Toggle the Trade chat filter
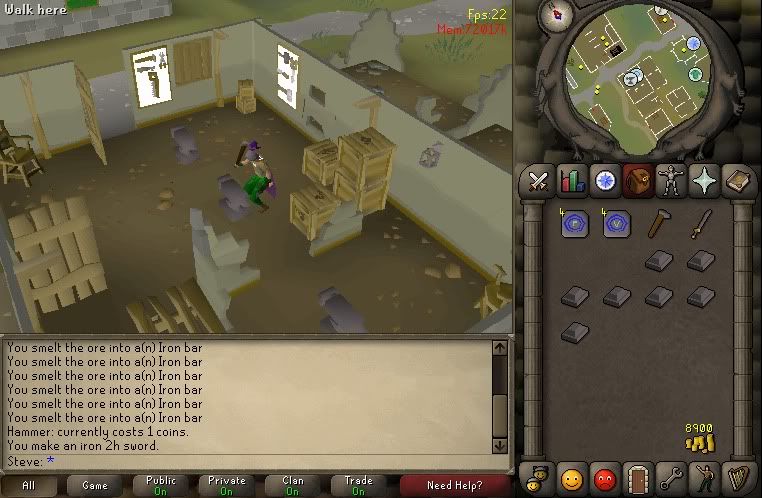The height and width of the screenshot is (498, 762). (x=358, y=485)
